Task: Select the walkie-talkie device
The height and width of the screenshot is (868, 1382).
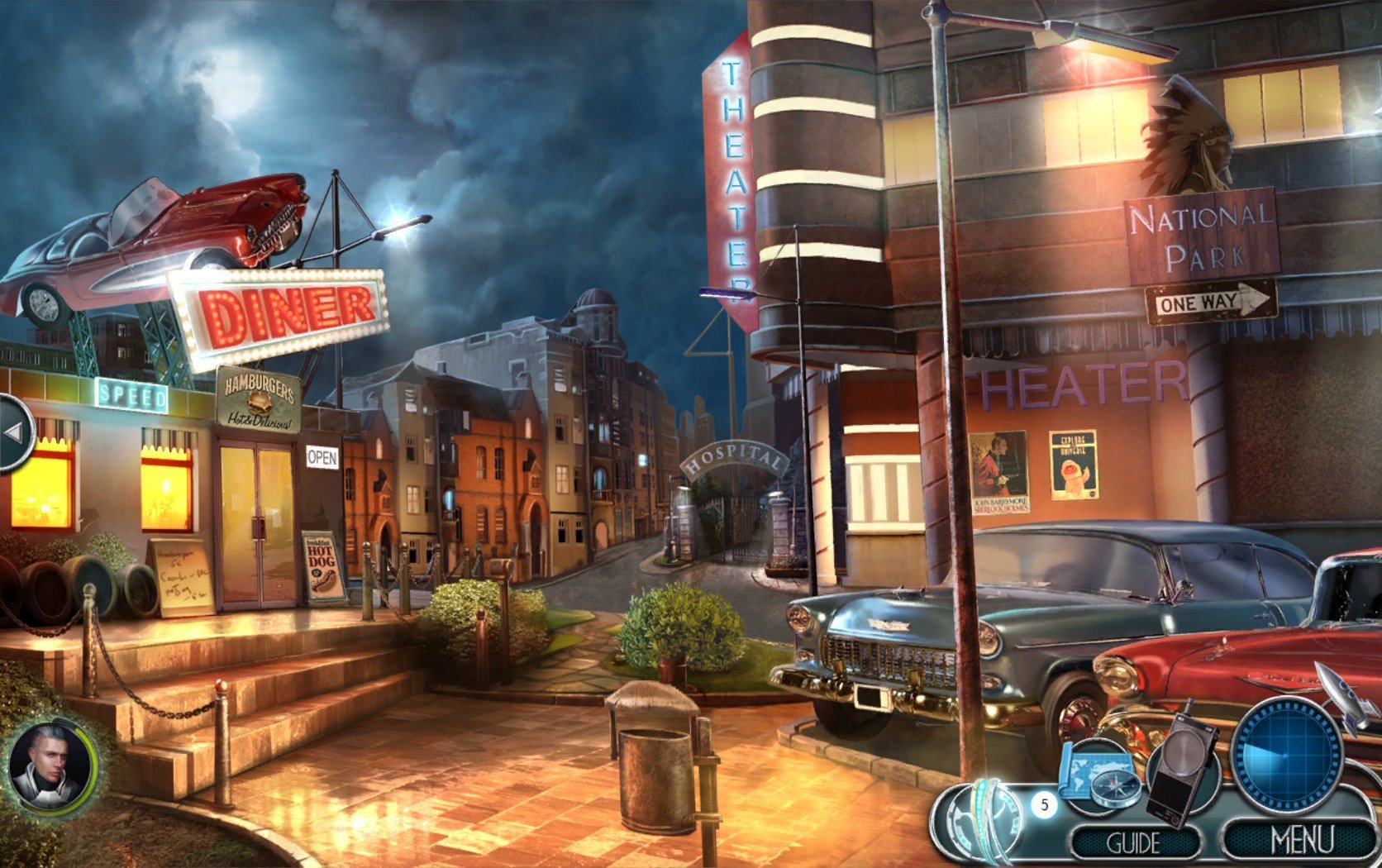Action: pyautogui.click(x=1181, y=765)
